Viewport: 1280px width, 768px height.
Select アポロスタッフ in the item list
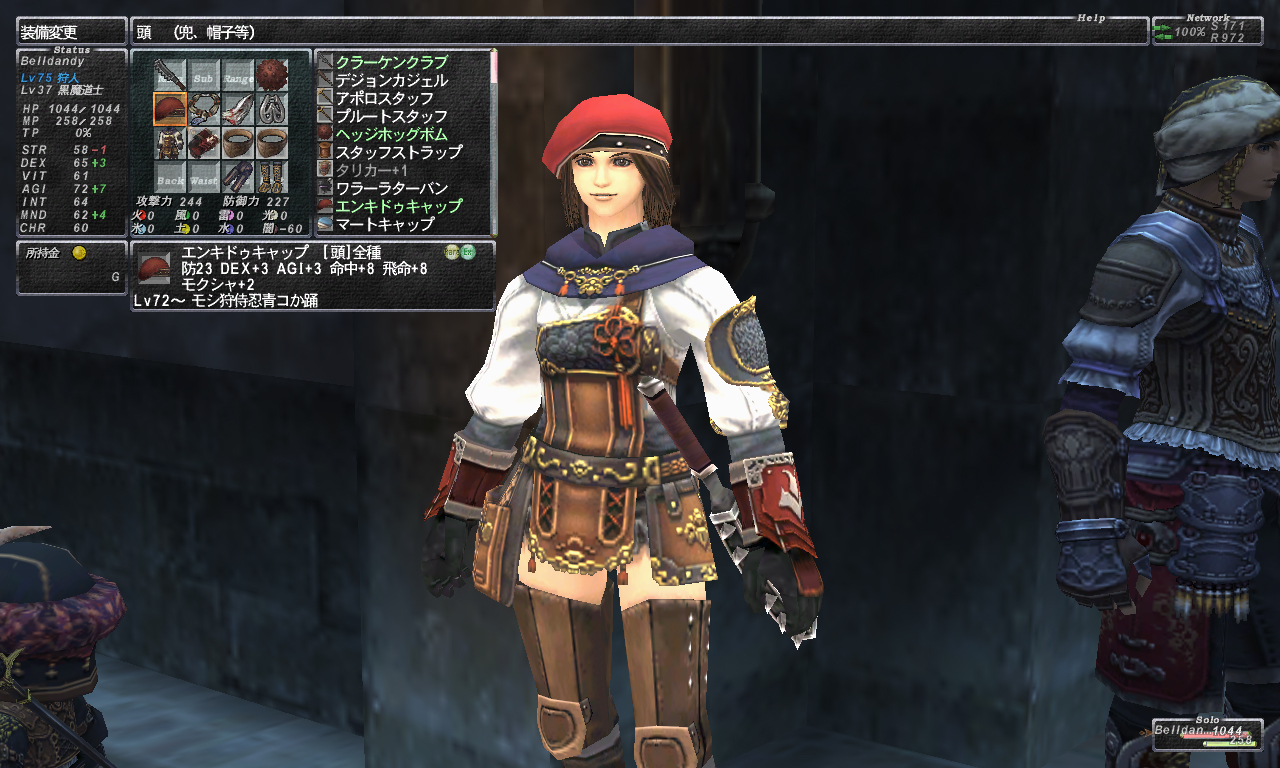[x=384, y=98]
